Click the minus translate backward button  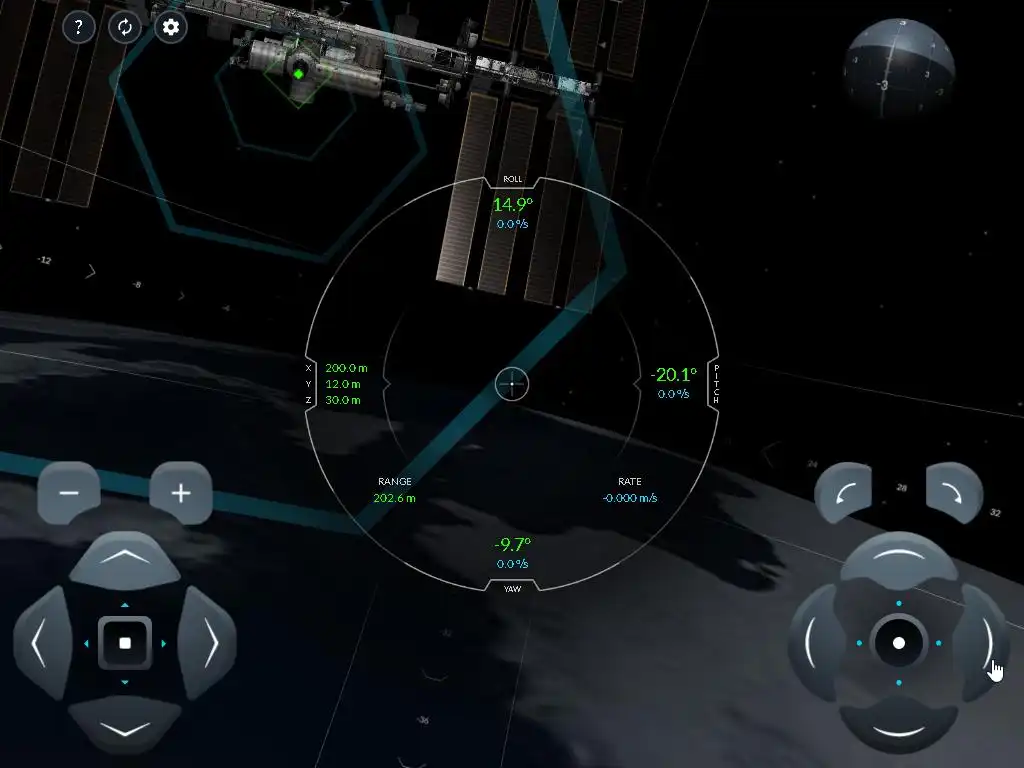click(x=69, y=493)
